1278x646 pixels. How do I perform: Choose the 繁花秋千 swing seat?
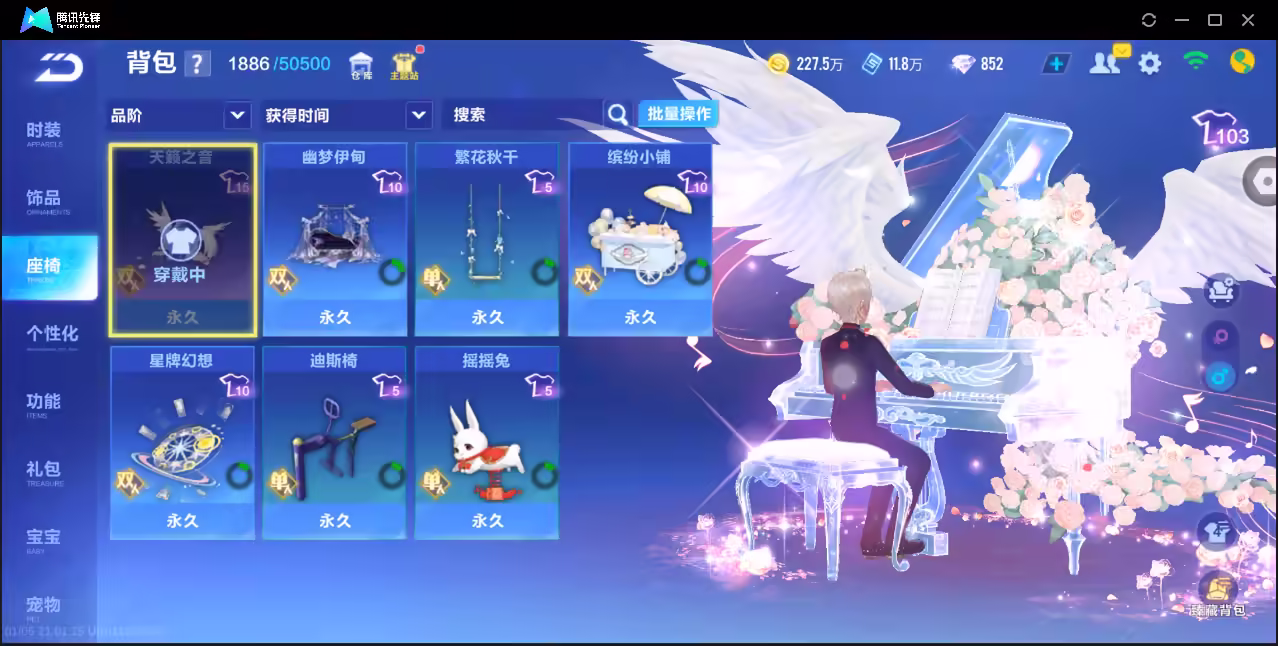pyautogui.click(x=487, y=240)
